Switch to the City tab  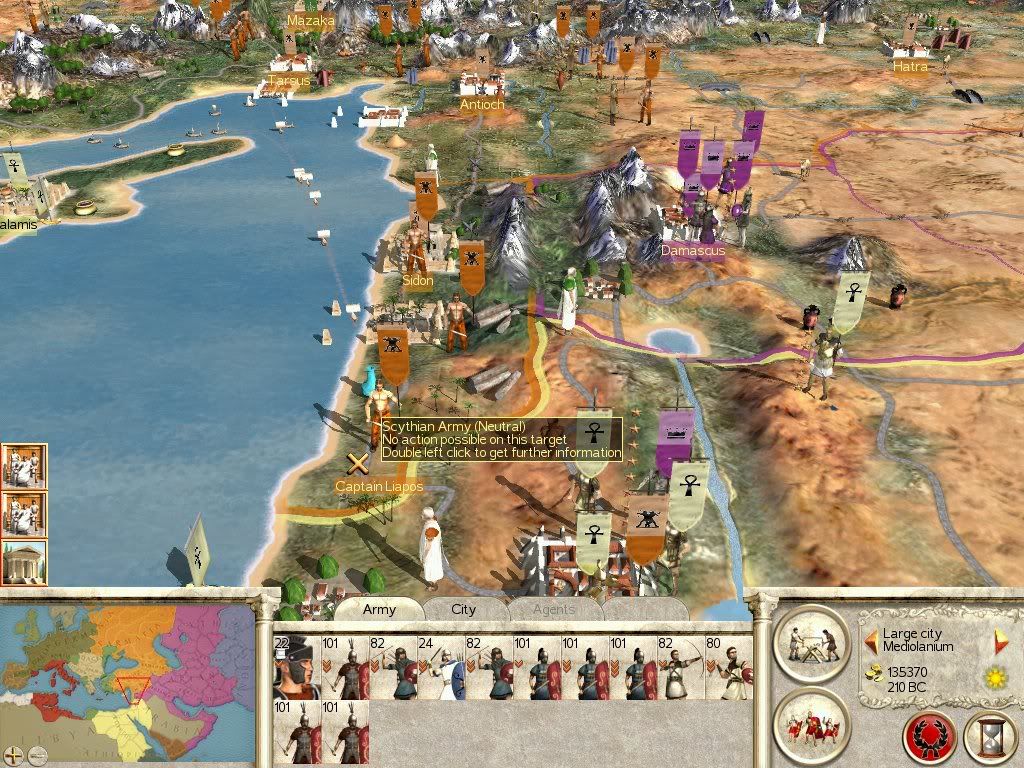coord(463,609)
